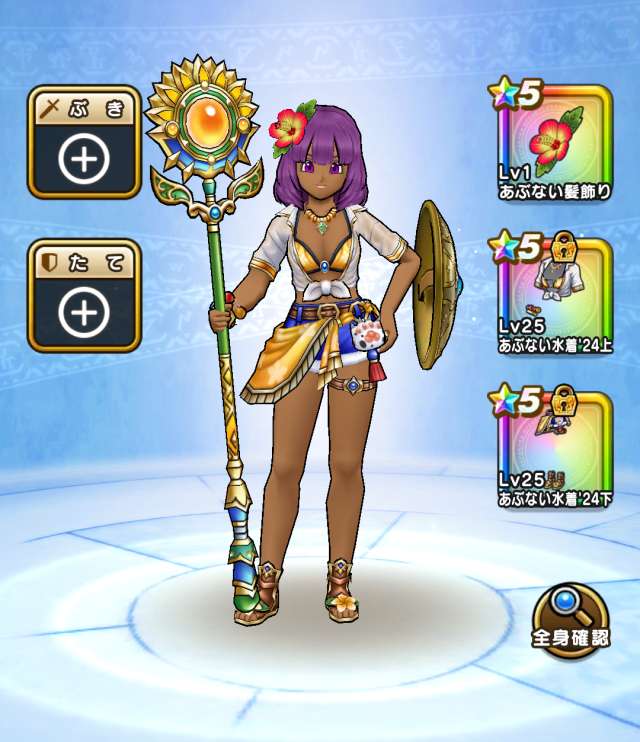The width and height of the screenshot is (640, 742).
Task: Open the full body check (全身確認) view
Action: coord(571,614)
